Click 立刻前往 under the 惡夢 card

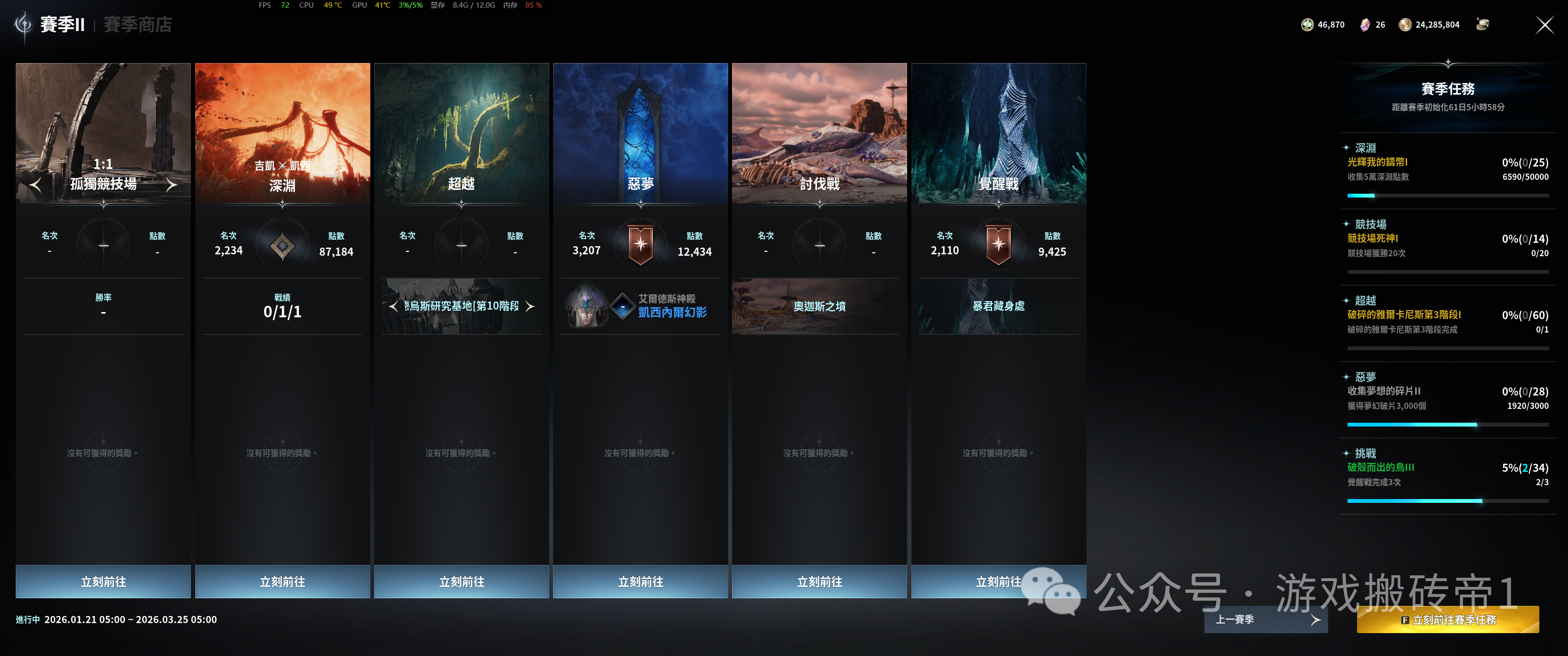640,581
